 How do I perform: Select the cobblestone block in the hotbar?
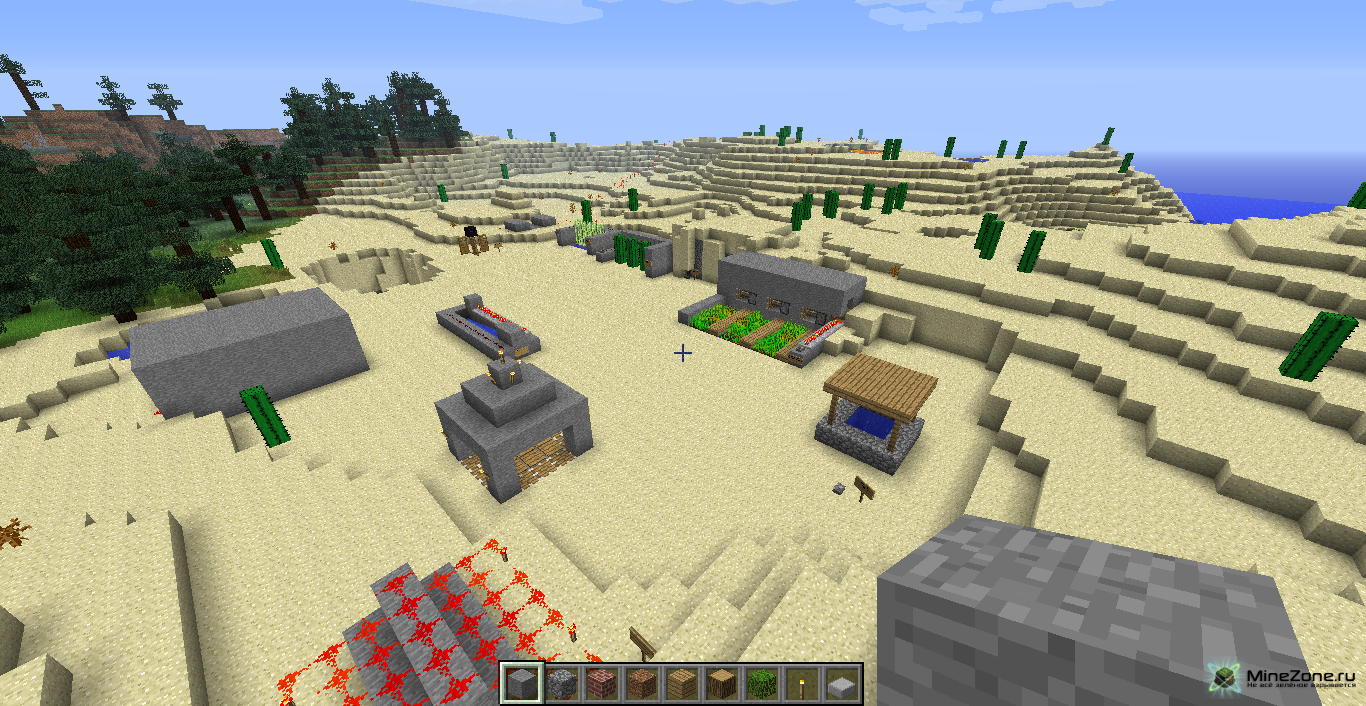click(x=561, y=684)
